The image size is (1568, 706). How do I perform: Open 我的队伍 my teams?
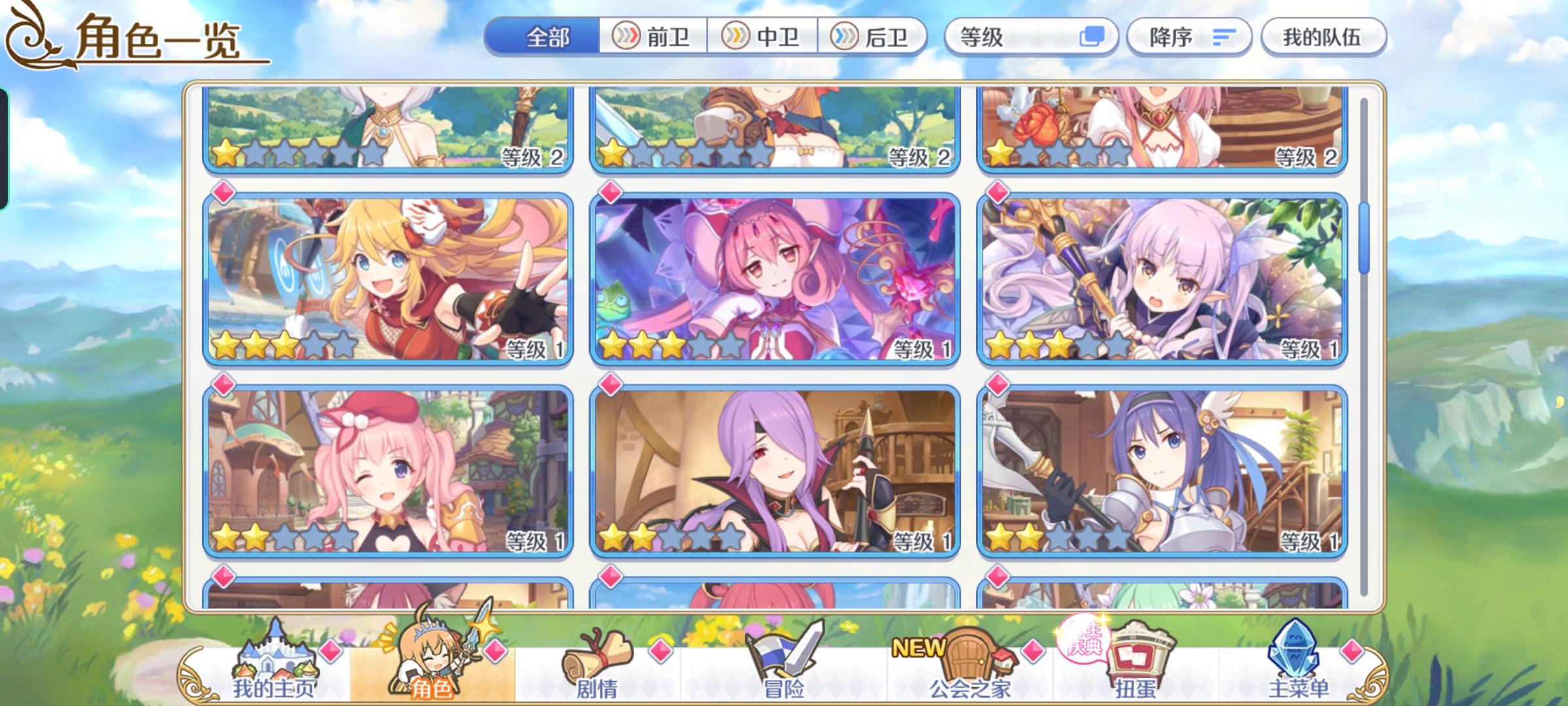[x=1323, y=37]
